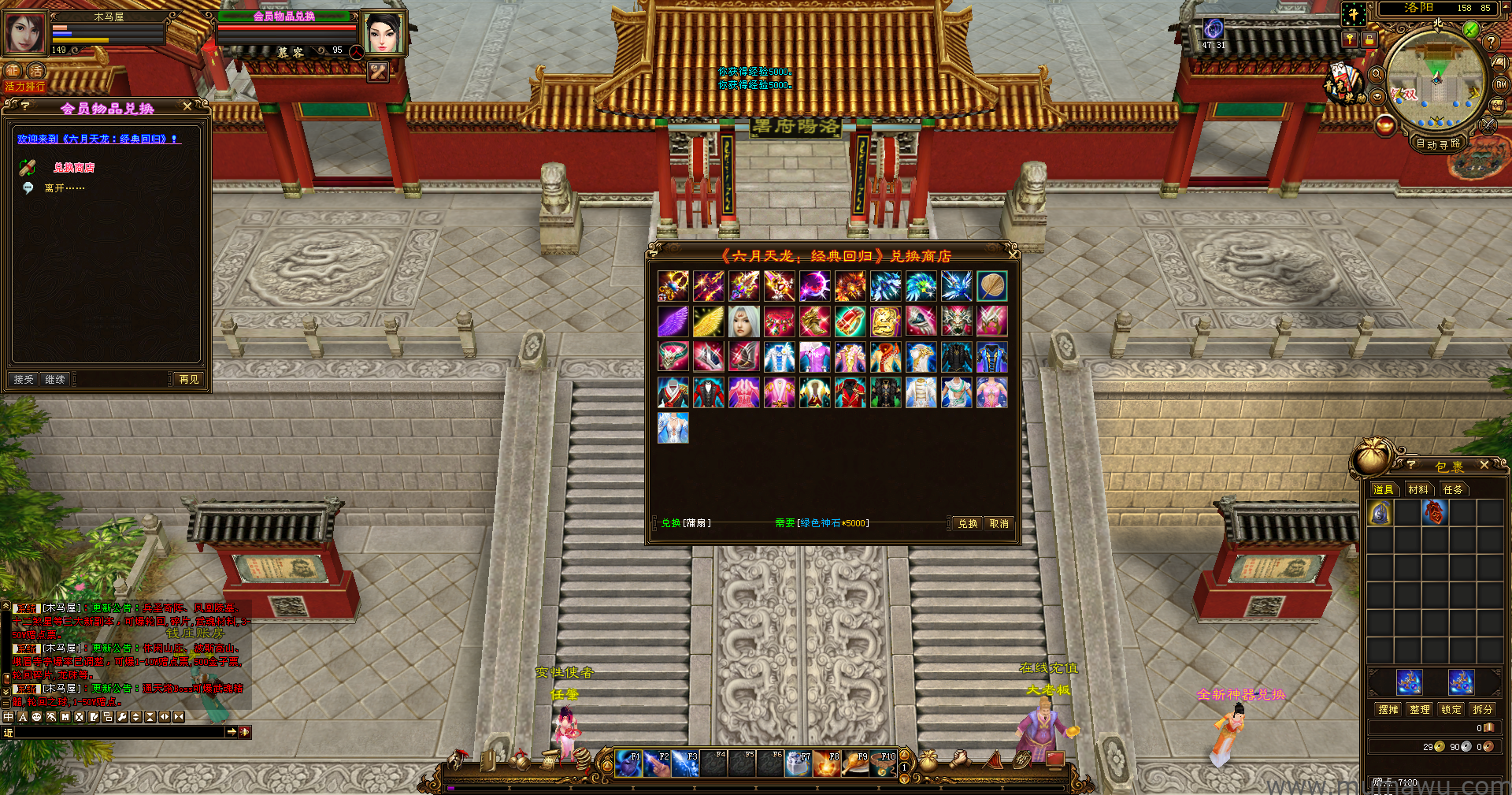Click the 再见 goodbye button
Image resolution: width=1512 pixels, height=795 pixels.
189,380
